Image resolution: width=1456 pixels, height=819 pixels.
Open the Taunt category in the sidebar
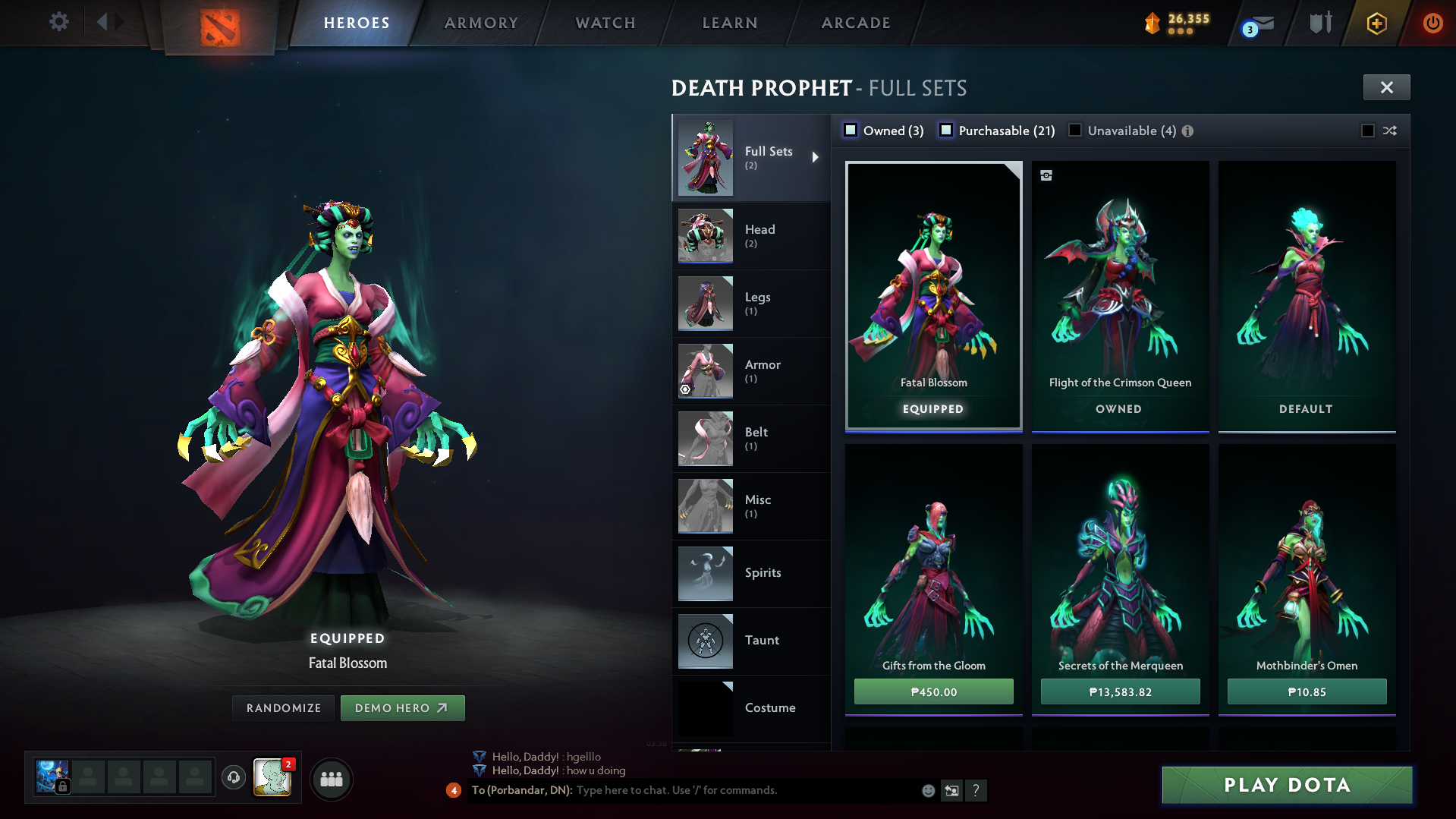763,640
